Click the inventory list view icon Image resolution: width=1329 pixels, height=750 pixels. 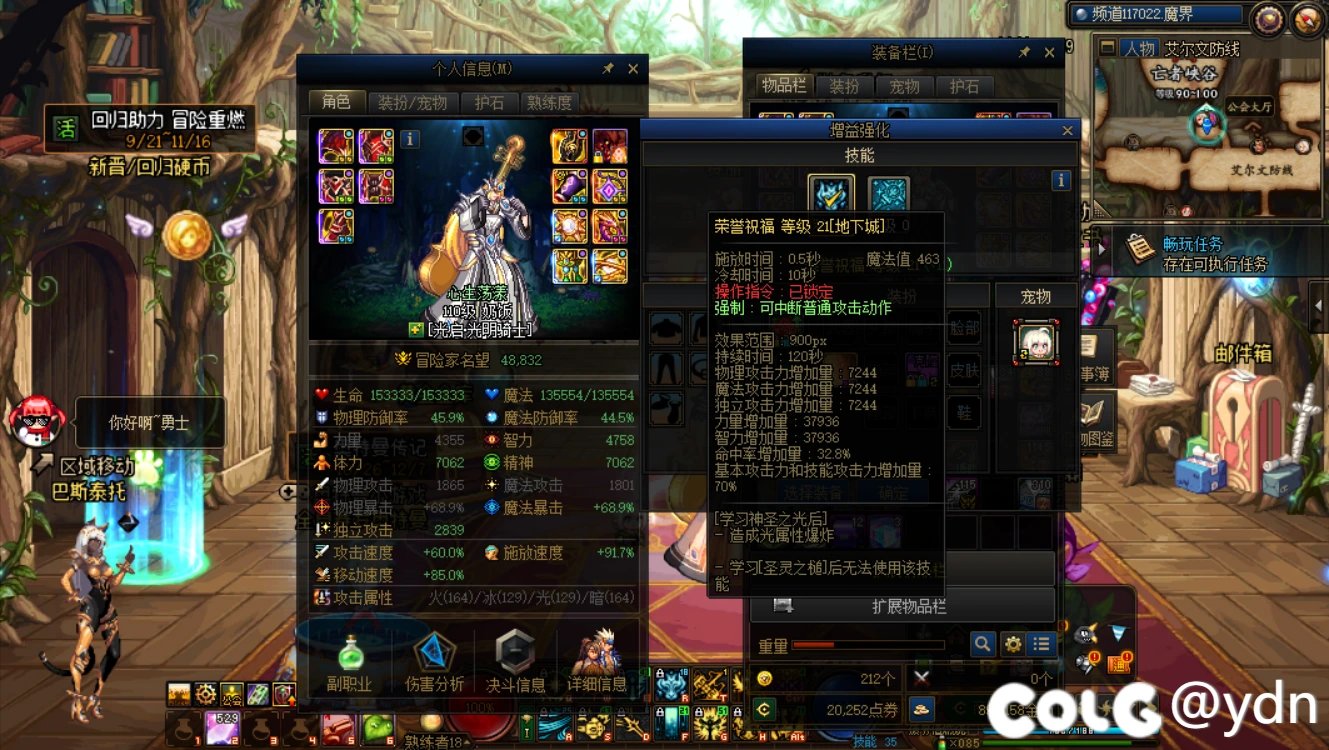[x=1041, y=644]
